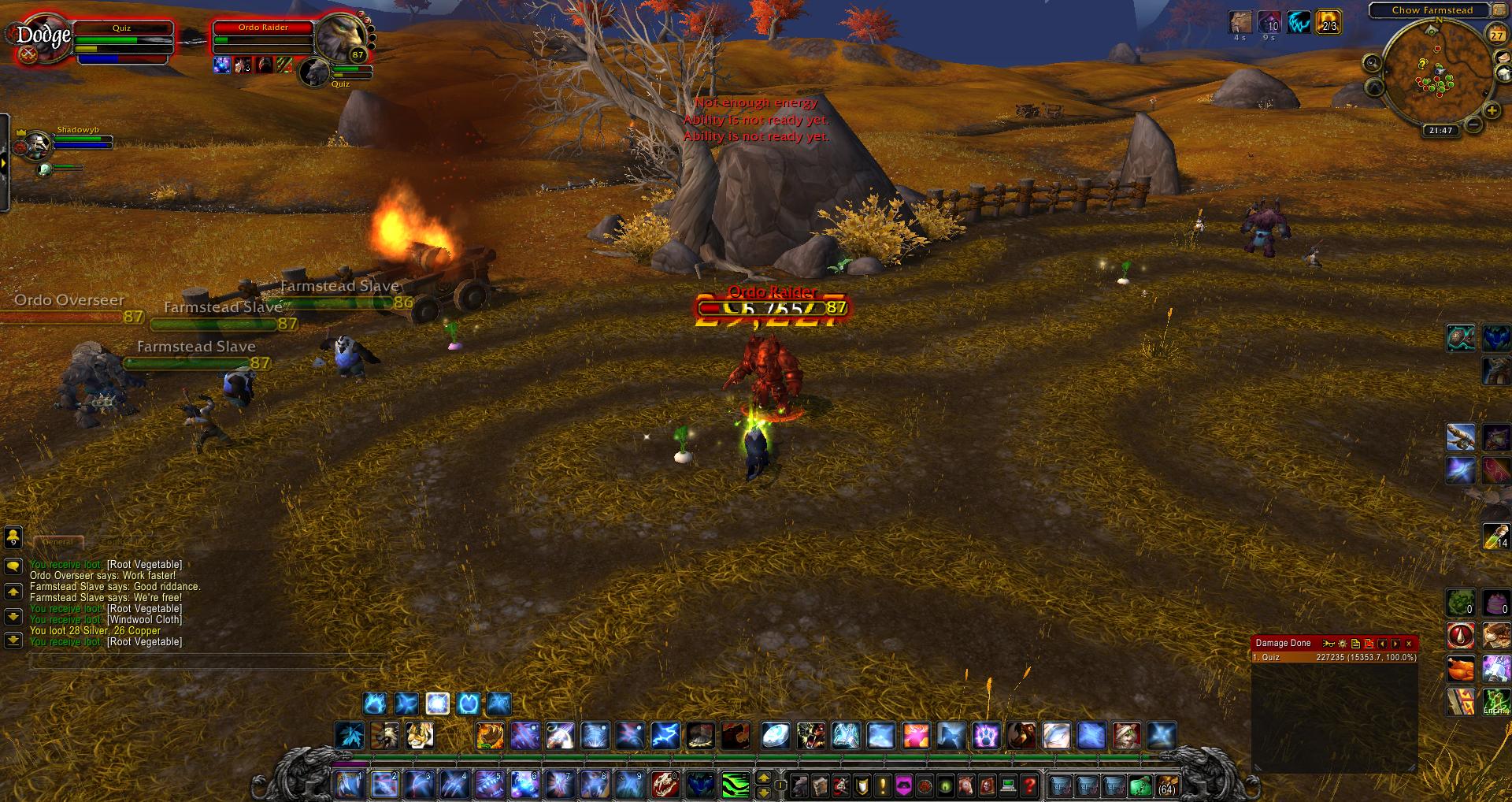Toggle the minimap tracking magnifier button

coord(1373,63)
